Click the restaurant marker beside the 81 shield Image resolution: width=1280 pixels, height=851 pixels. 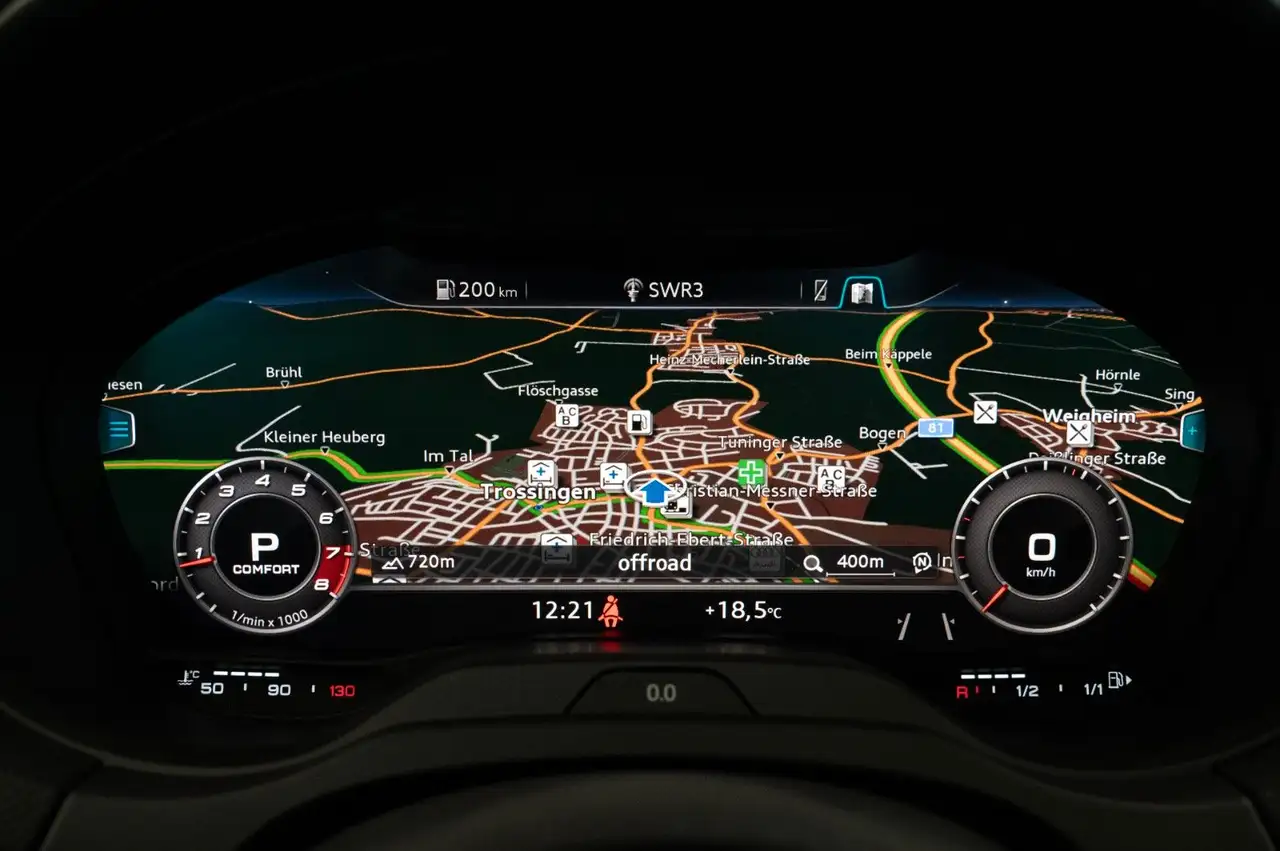coord(985,411)
